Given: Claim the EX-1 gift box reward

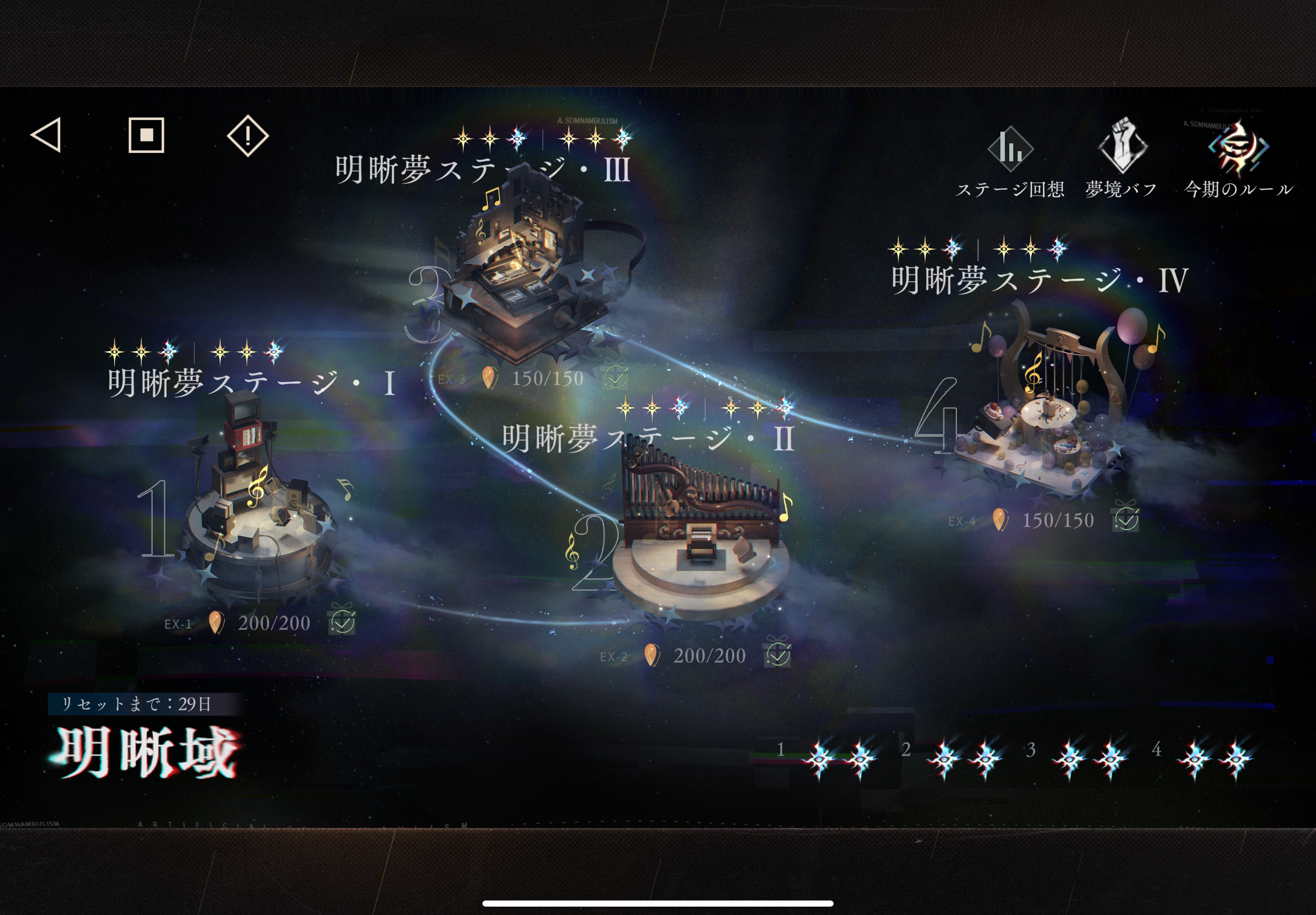Looking at the screenshot, I should 342,621.
